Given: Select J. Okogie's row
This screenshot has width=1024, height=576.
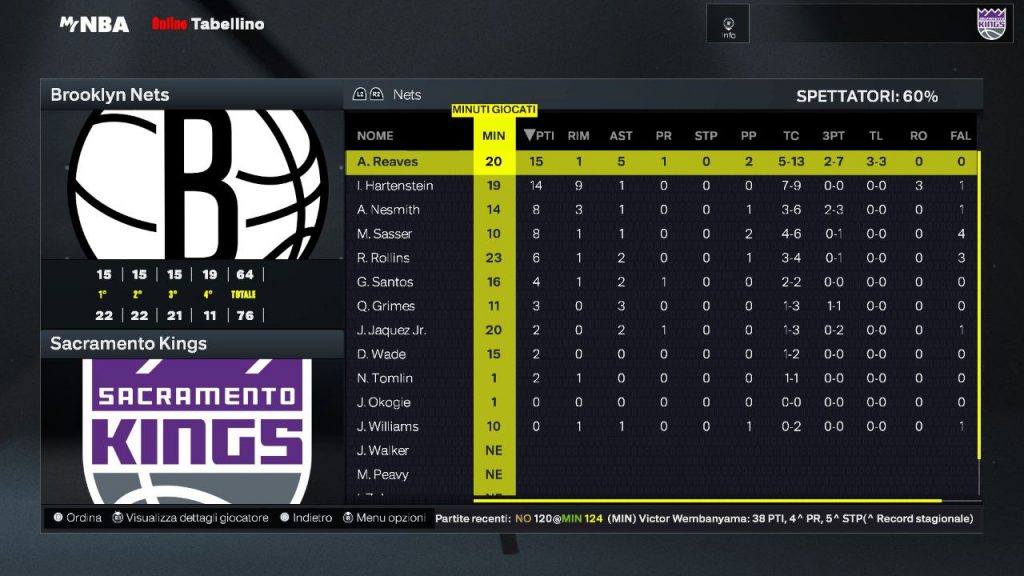Looking at the screenshot, I should pyautogui.click(x=384, y=402).
